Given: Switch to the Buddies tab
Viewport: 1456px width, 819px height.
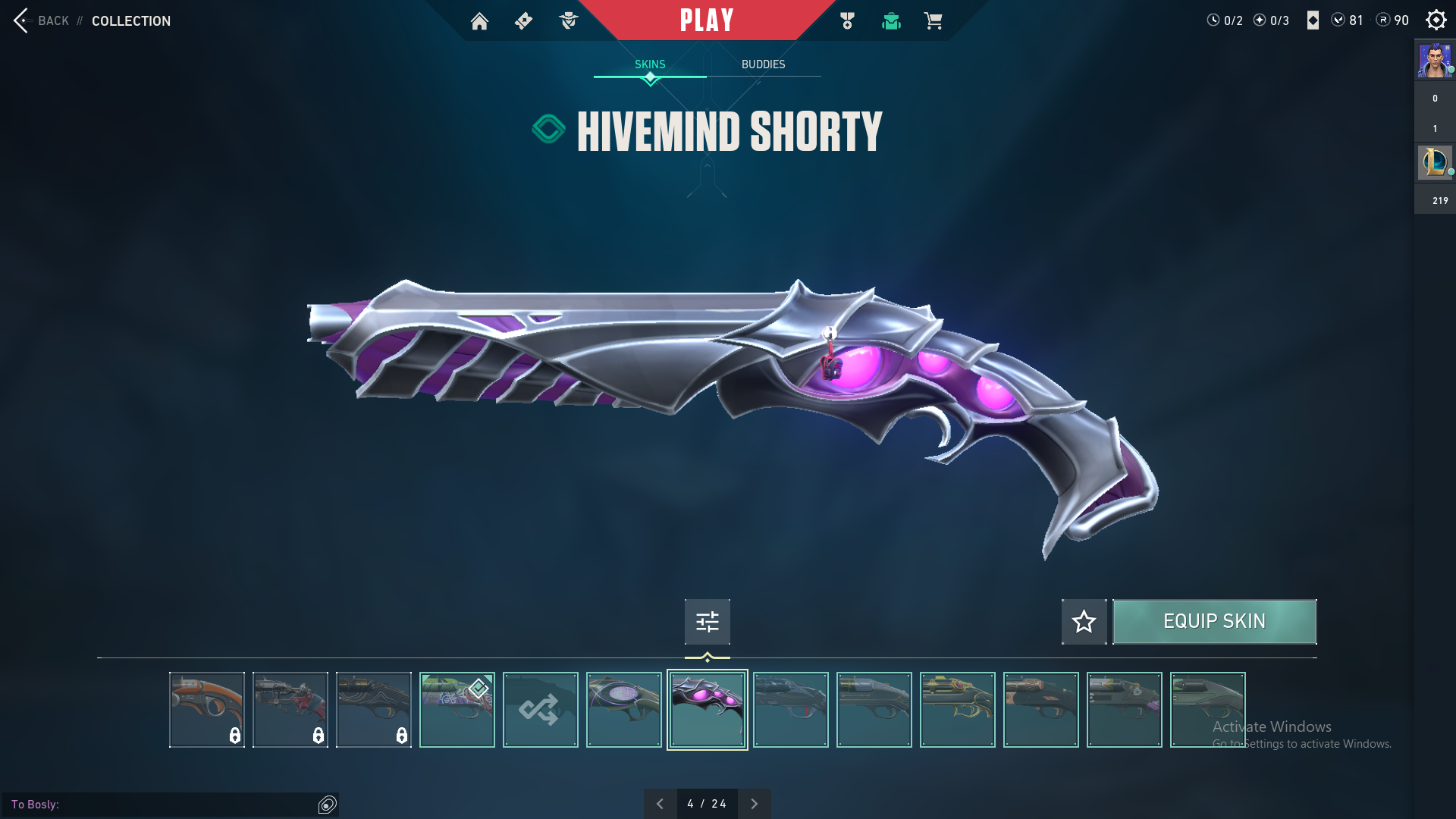Looking at the screenshot, I should coord(763,64).
